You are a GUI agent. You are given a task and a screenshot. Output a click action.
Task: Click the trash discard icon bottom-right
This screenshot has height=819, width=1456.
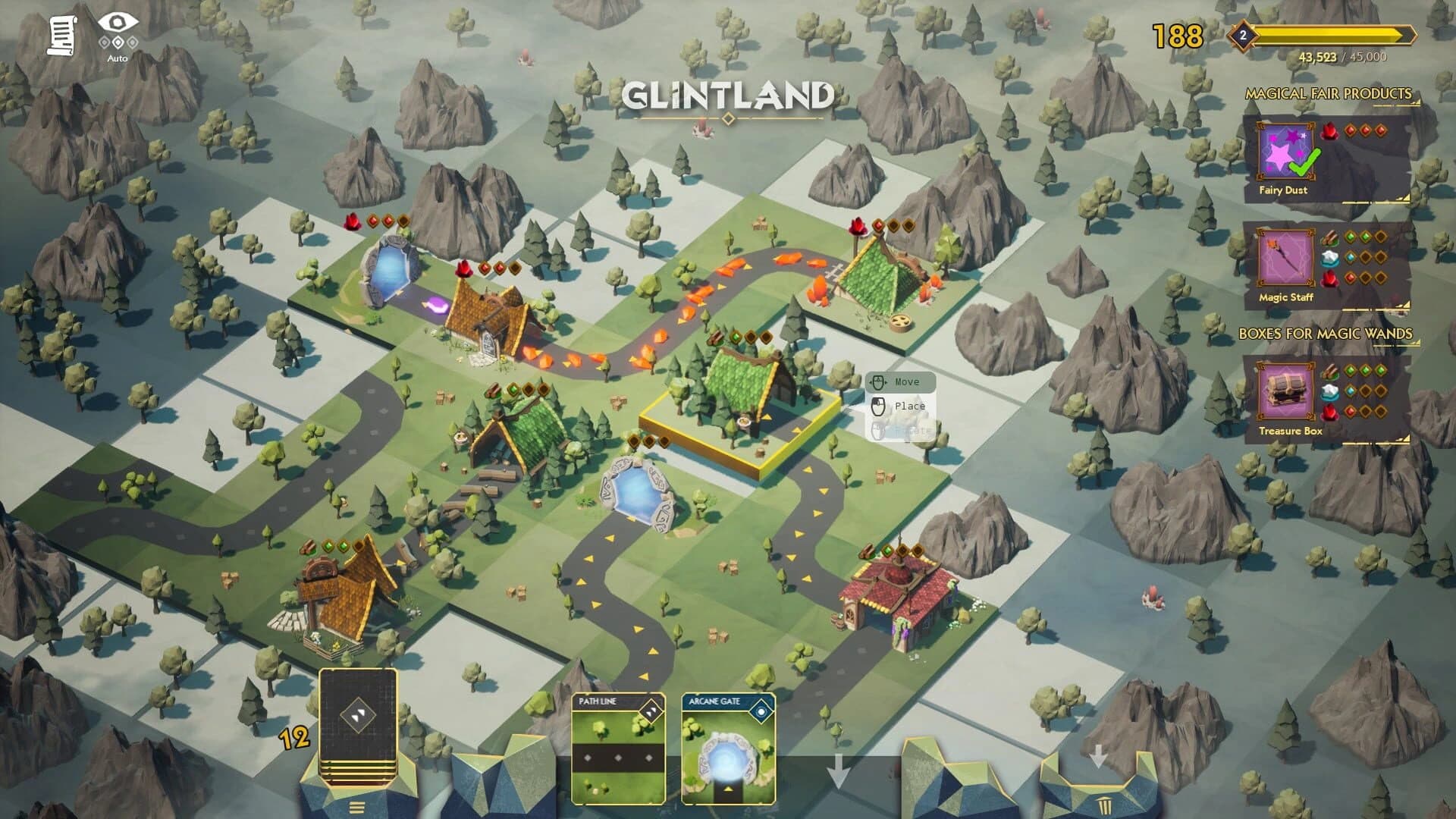tap(1104, 805)
